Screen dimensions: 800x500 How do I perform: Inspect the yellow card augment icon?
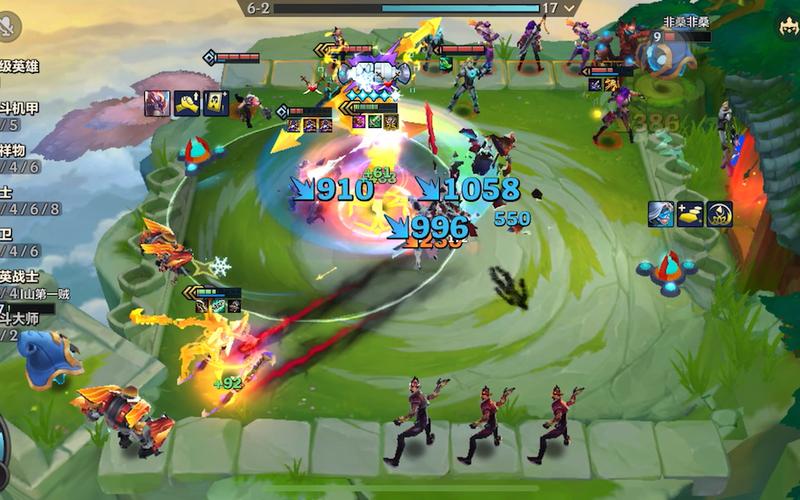216,102
